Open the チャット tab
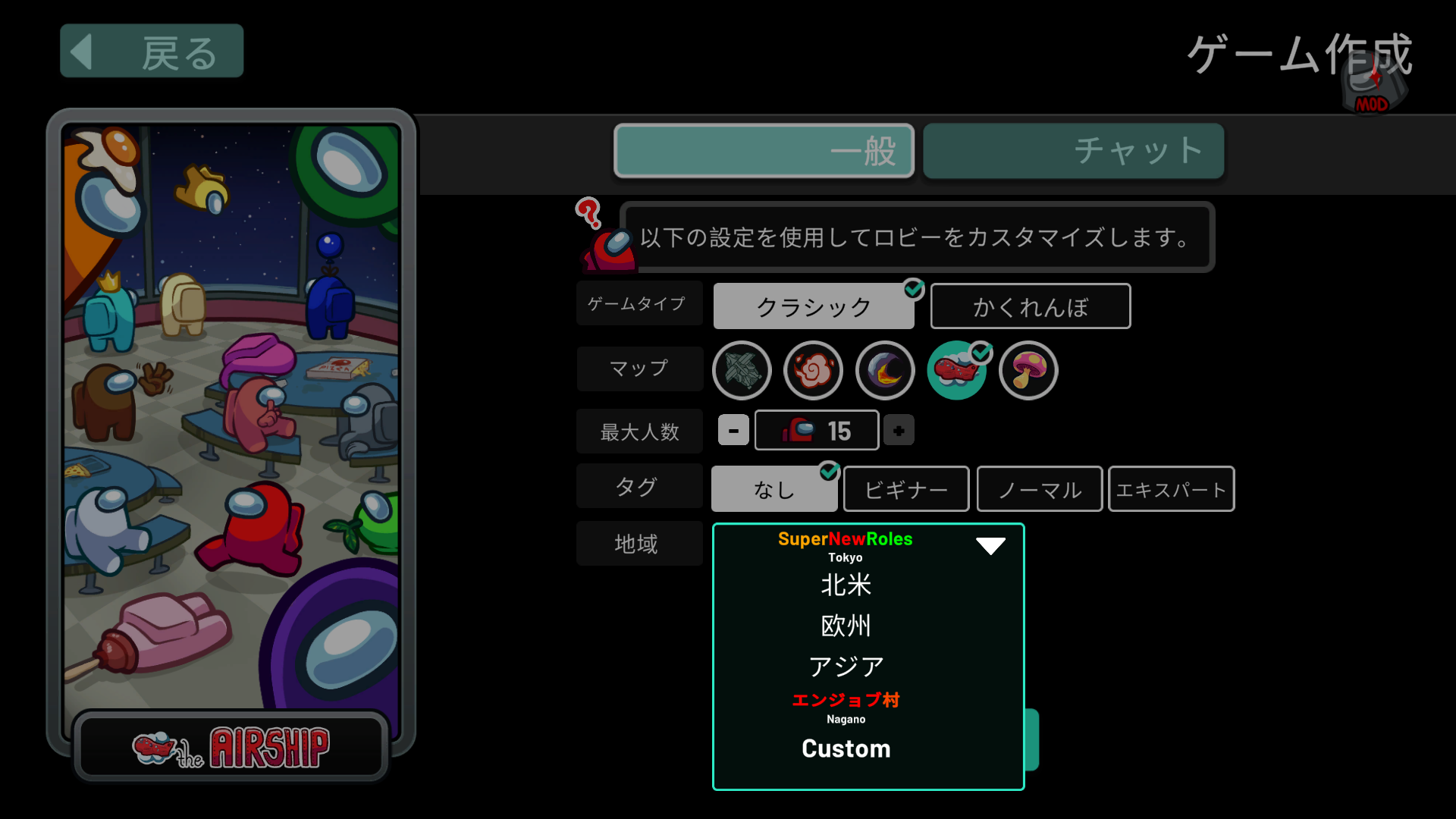1456x819 pixels. coord(1072,151)
